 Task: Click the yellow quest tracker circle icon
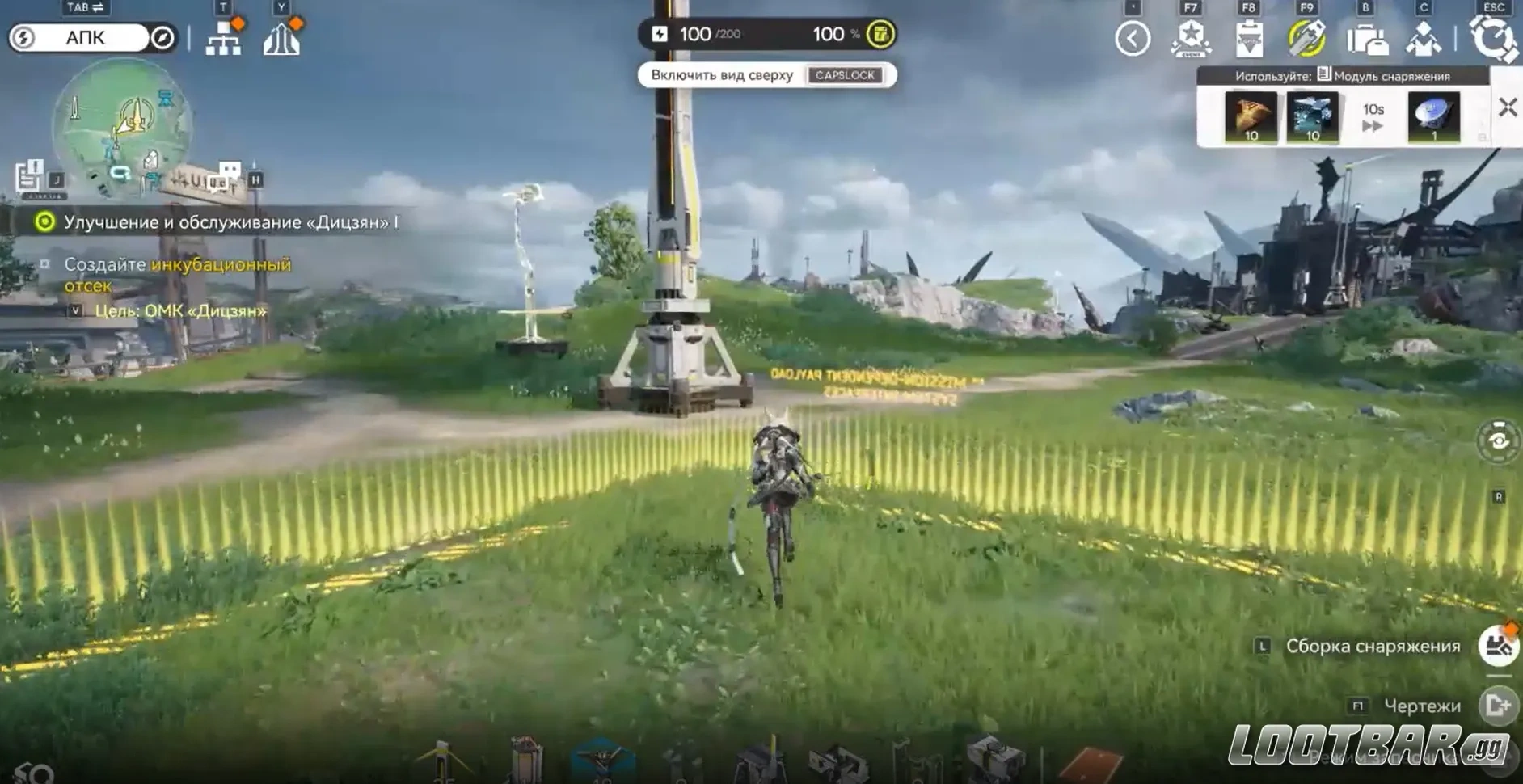click(47, 220)
